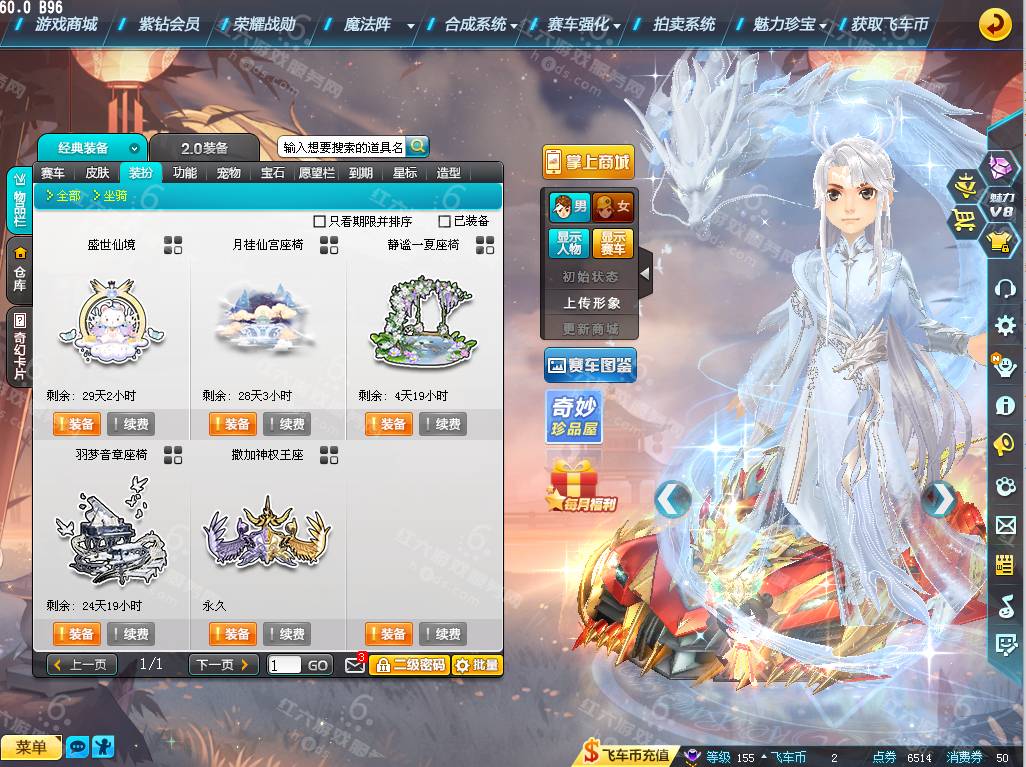Image resolution: width=1026 pixels, height=767 pixels.
Task: Open the 赛车图鉴 car gallery
Action: point(590,366)
